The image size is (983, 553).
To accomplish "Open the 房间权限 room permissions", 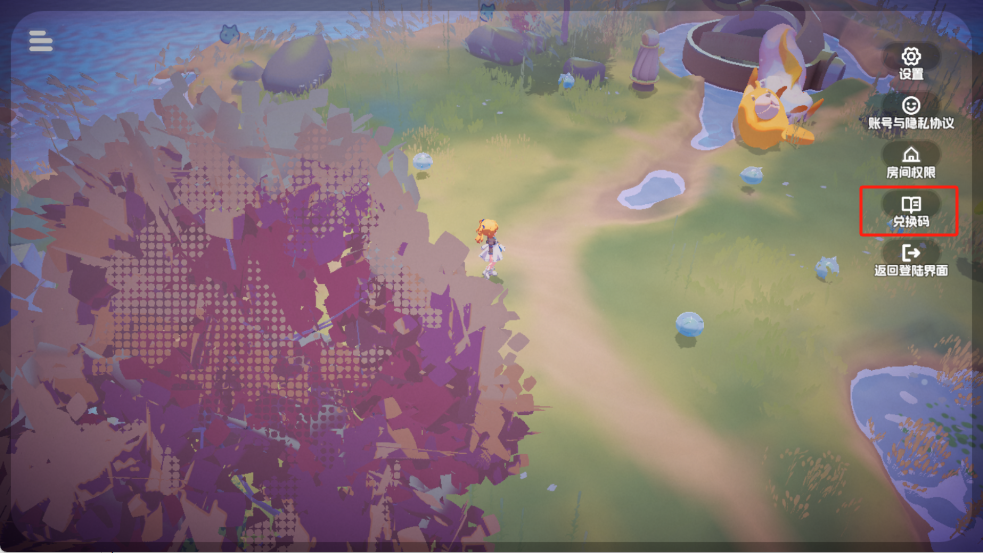I will pos(910,160).
